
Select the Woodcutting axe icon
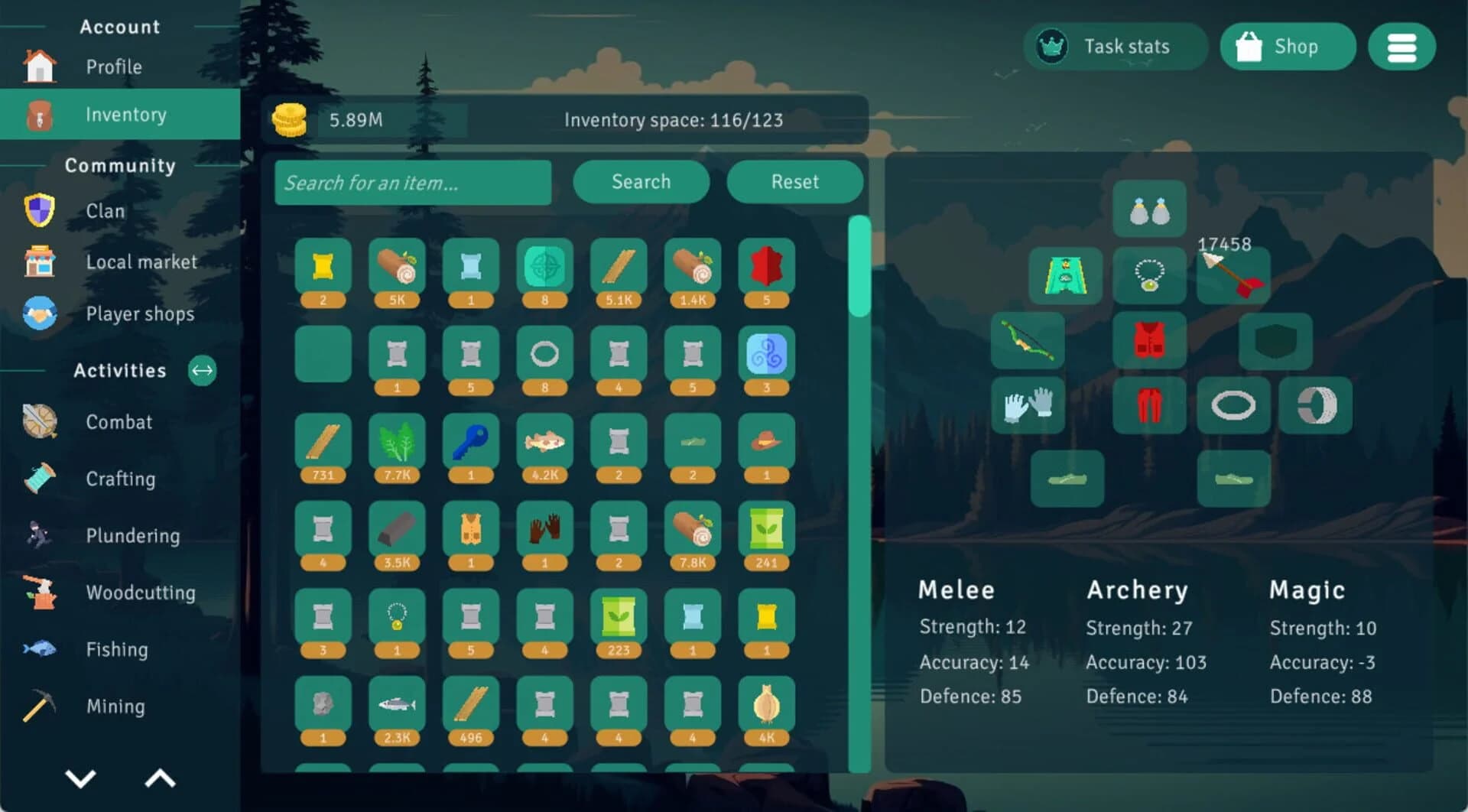click(40, 593)
